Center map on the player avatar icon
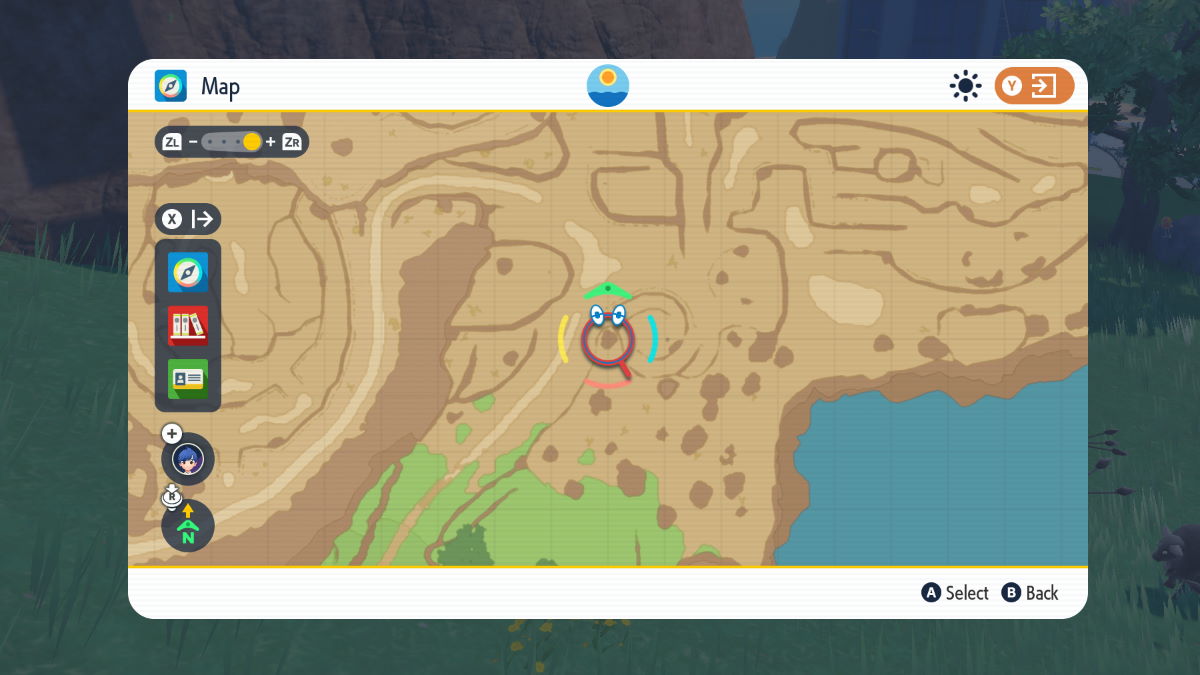 (x=188, y=459)
